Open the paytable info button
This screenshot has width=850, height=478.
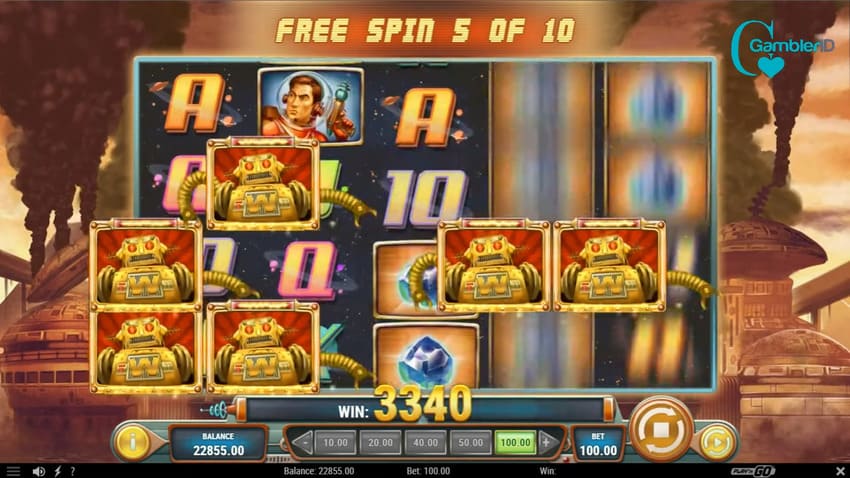click(133, 441)
